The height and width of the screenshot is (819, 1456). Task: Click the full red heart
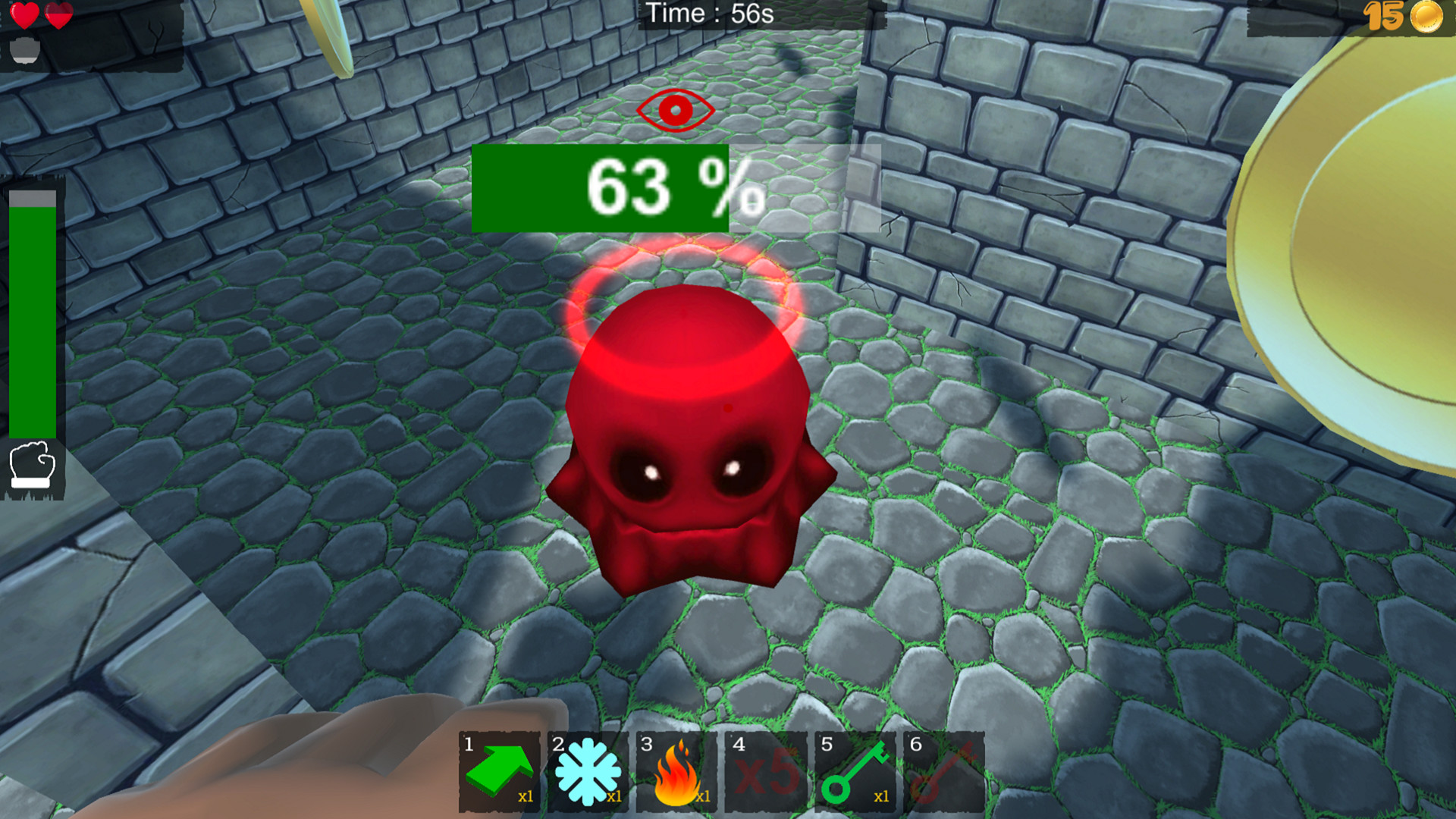pos(23,13)
